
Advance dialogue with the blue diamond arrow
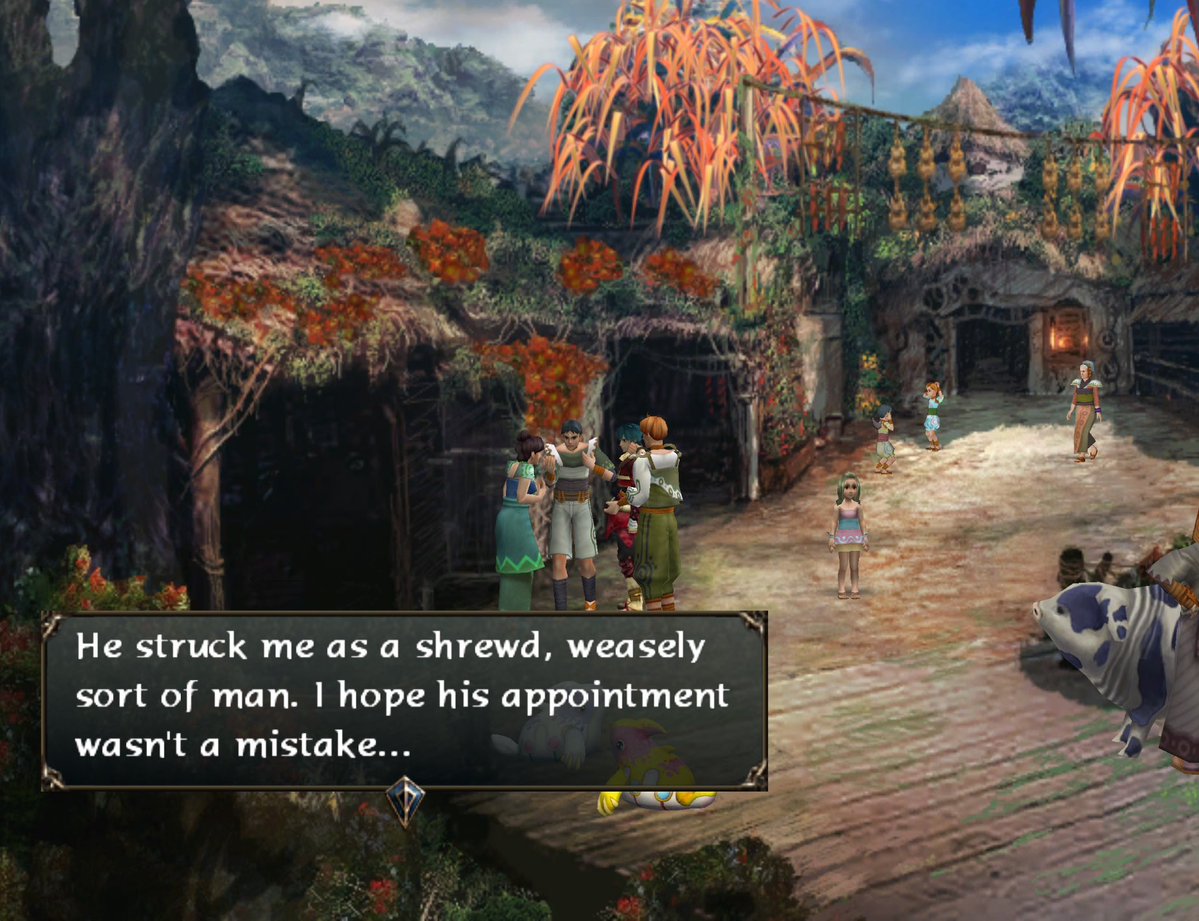(405, 800)
